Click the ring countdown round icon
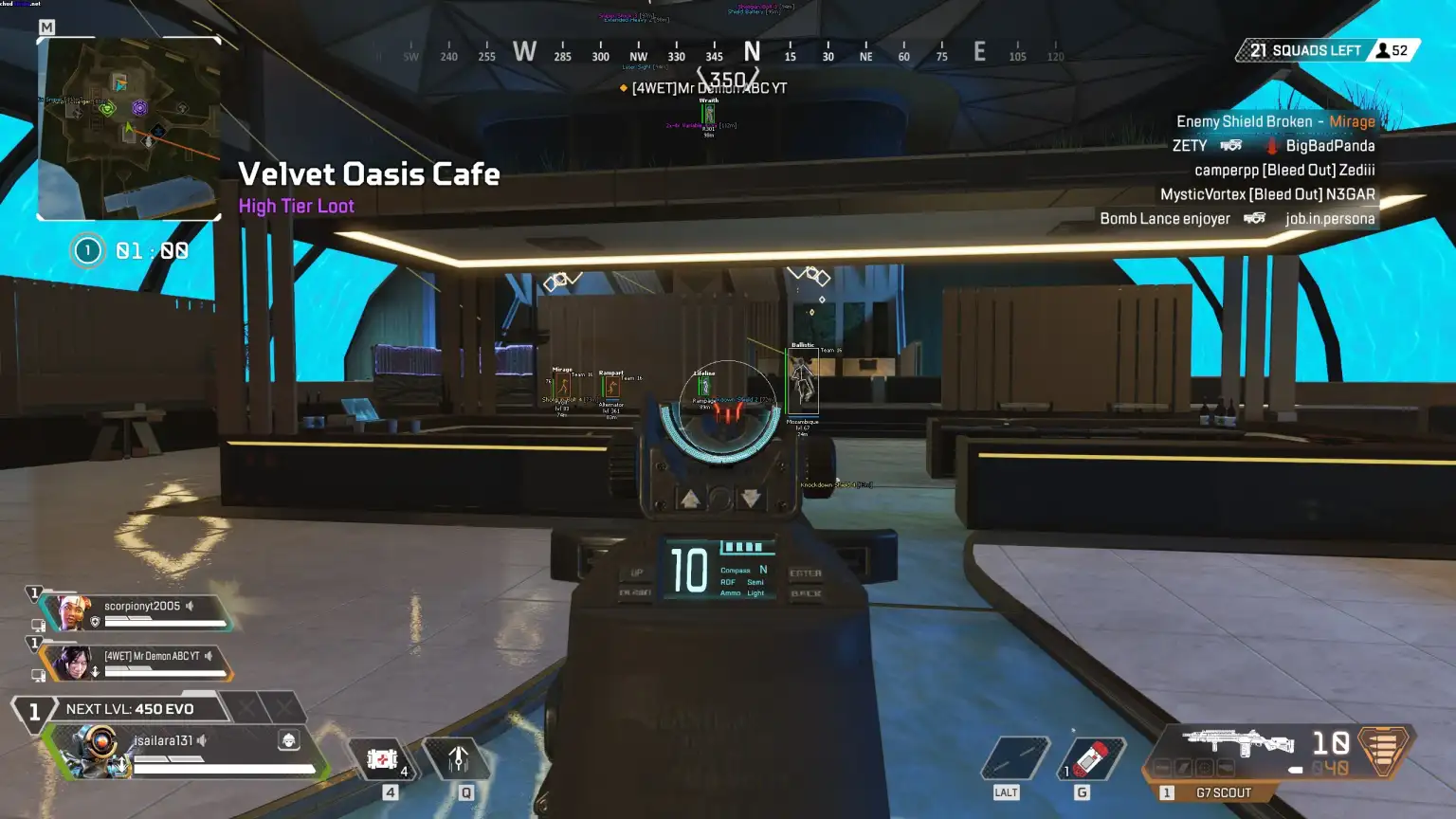This screenshot has width=1456, height=819. (88, 250)
